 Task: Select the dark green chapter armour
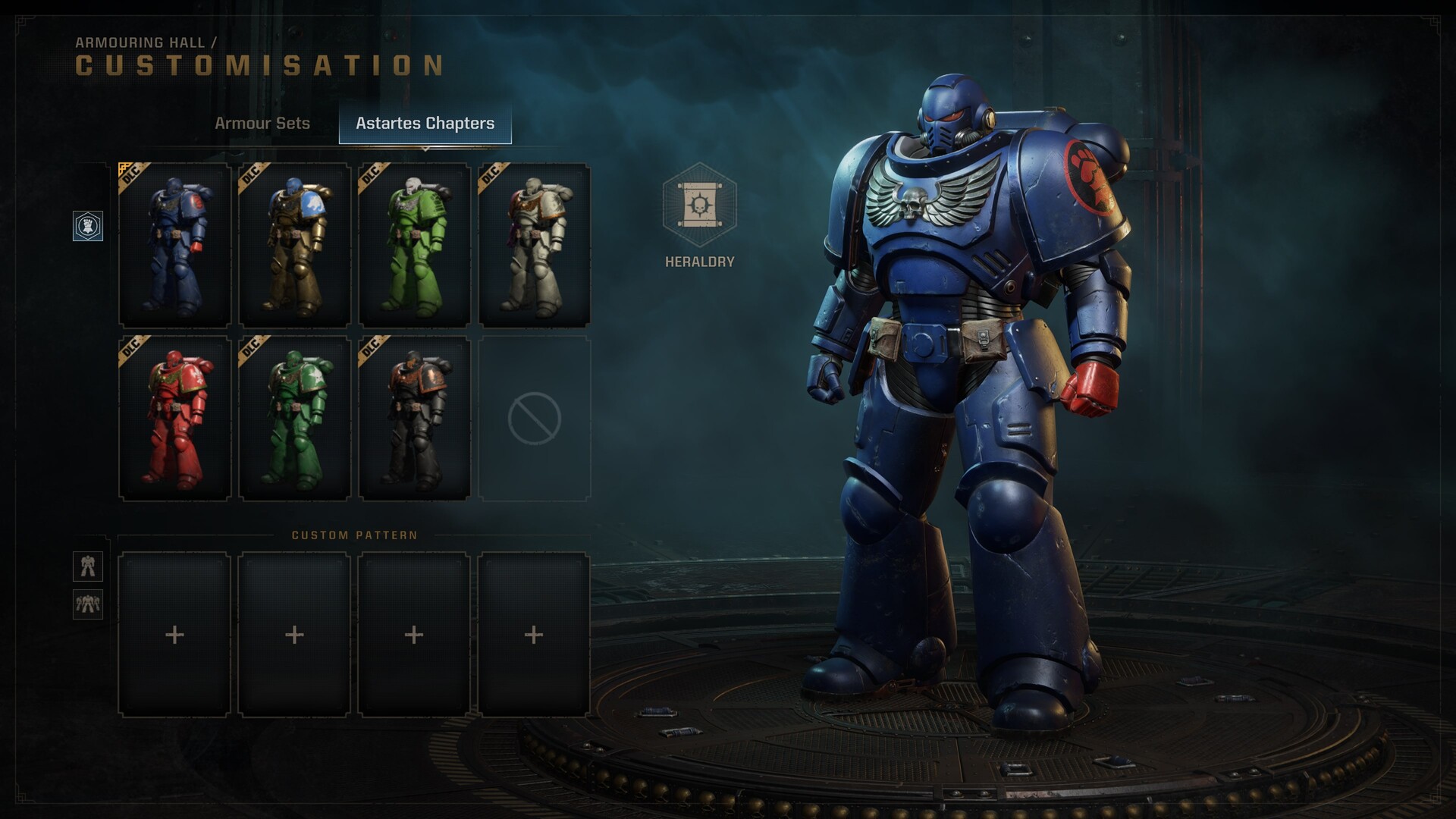[x=295, y=418]
